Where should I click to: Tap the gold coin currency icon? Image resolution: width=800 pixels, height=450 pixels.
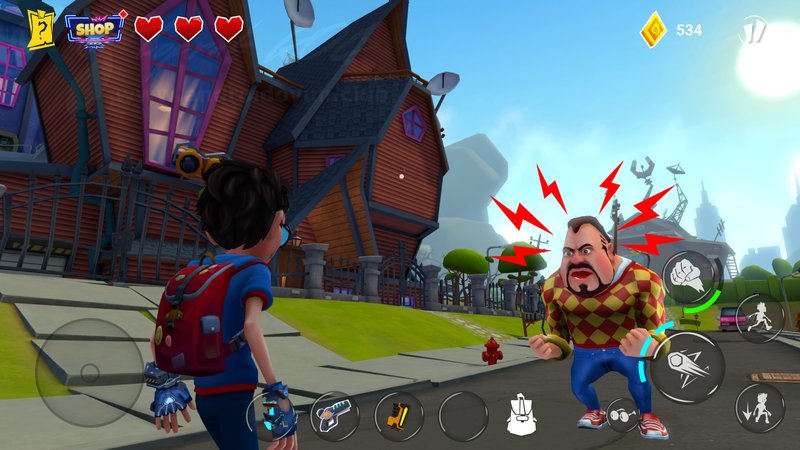pyautogui.click(x=654, y=29)
